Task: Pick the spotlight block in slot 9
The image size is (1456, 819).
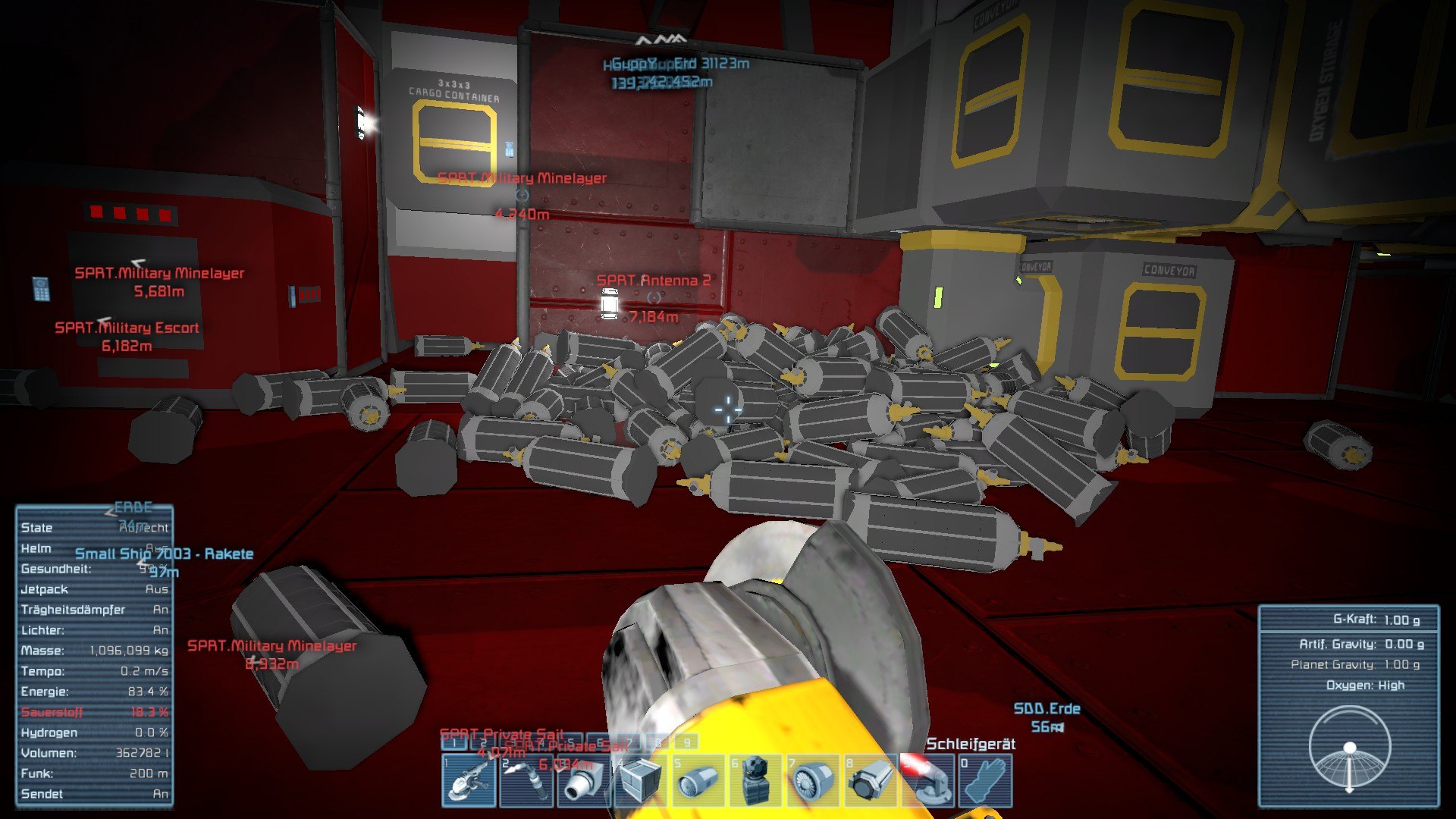Action: click(x=928, y=780)
